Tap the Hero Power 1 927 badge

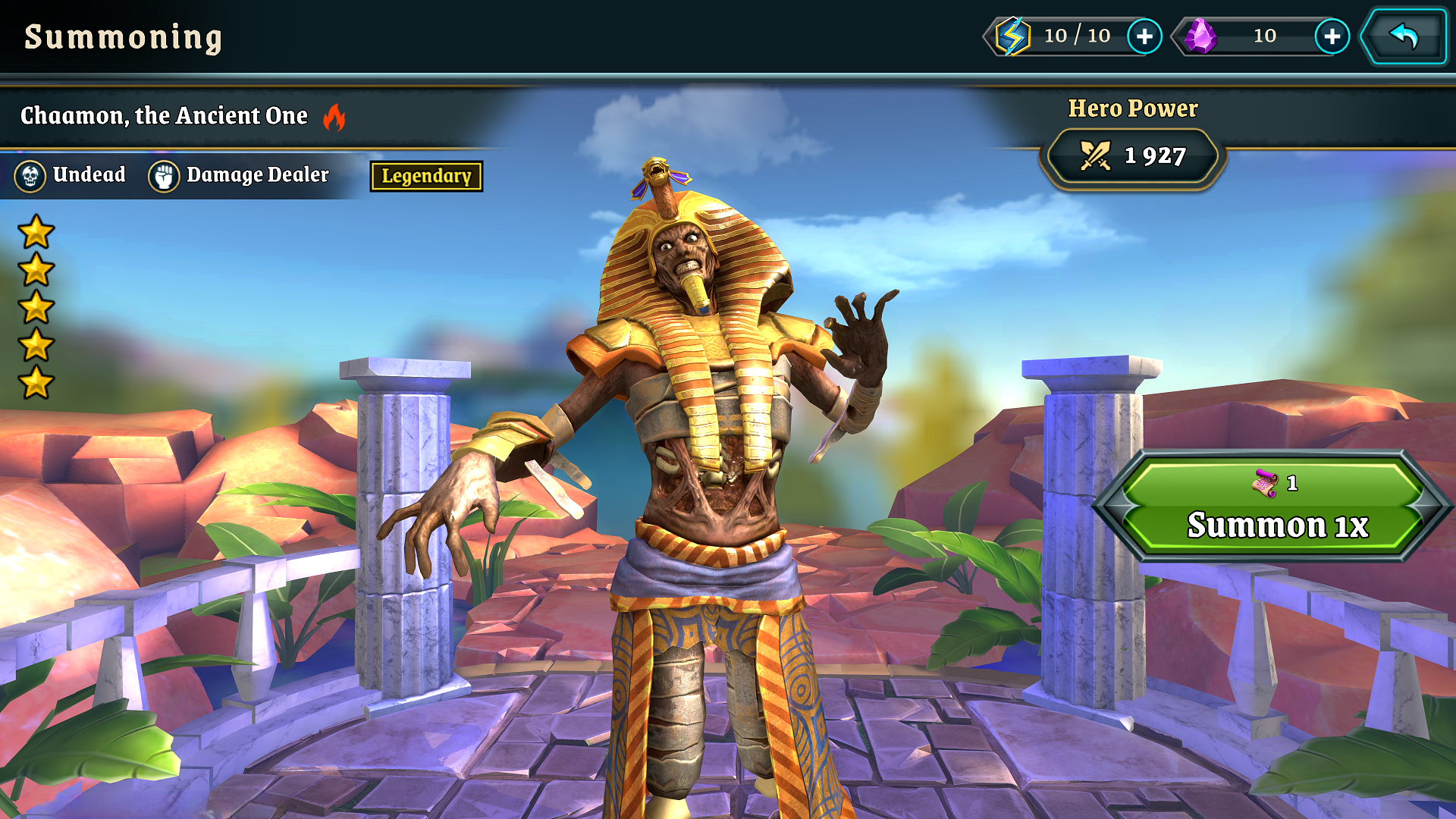[x=1133, y=156]
